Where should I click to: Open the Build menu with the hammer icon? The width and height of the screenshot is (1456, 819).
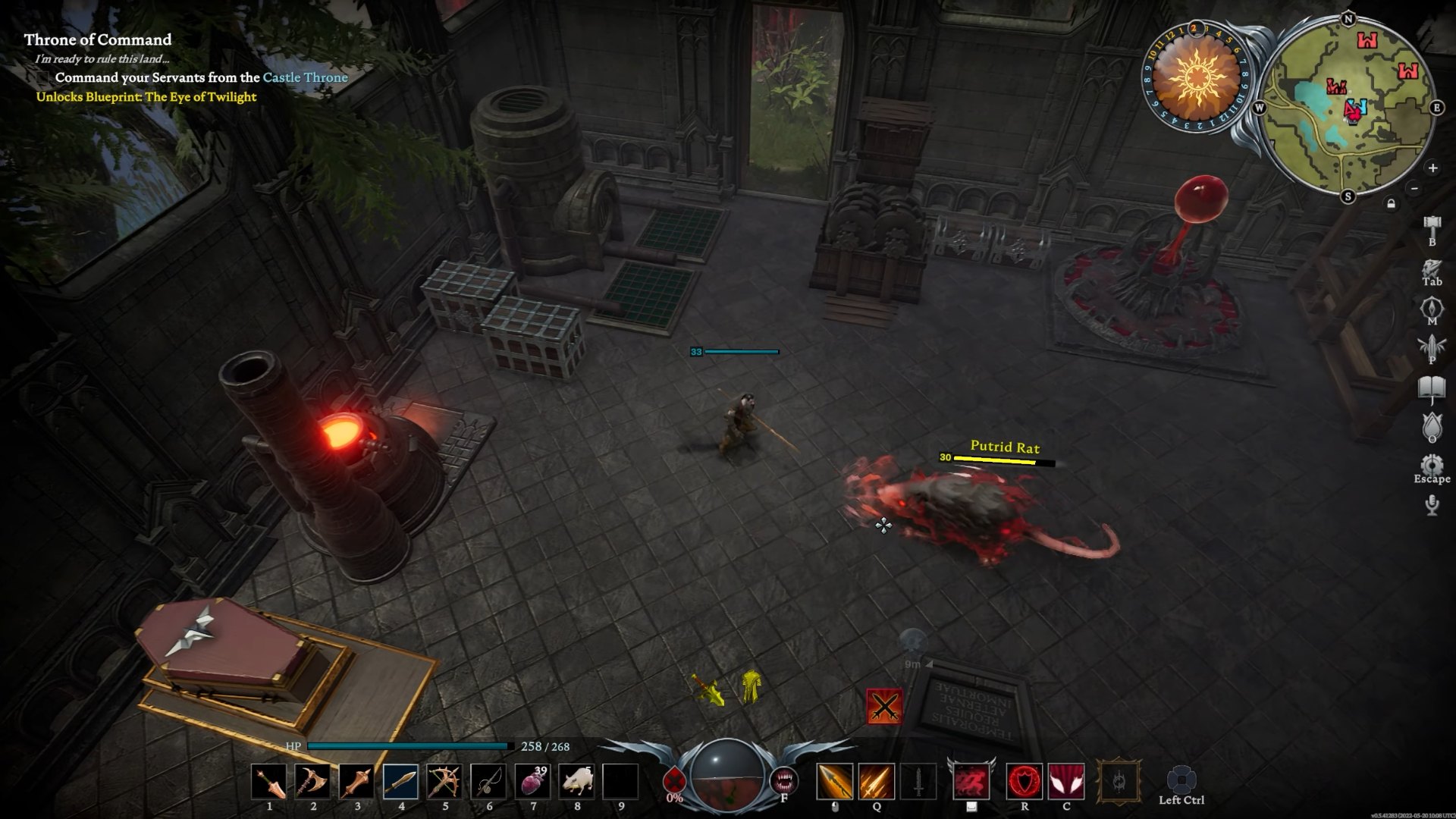(1431, 224)
